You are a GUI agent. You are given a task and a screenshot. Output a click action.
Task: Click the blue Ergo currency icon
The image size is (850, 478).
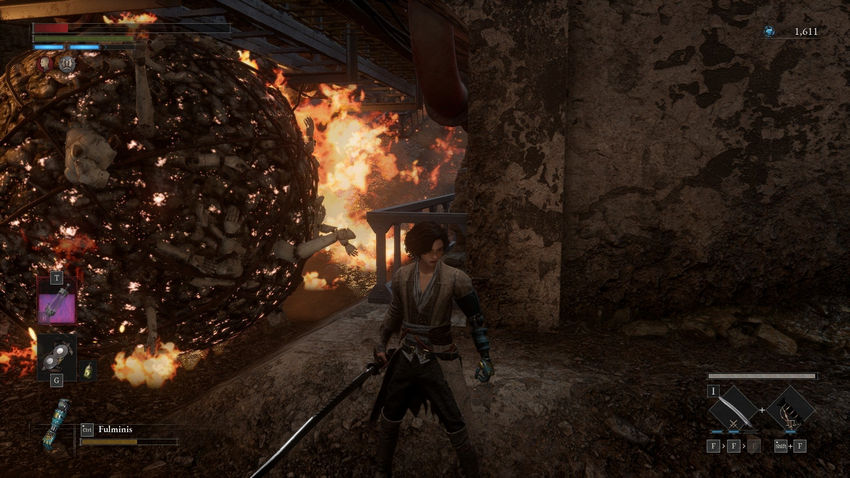click(x=768, y=32)
